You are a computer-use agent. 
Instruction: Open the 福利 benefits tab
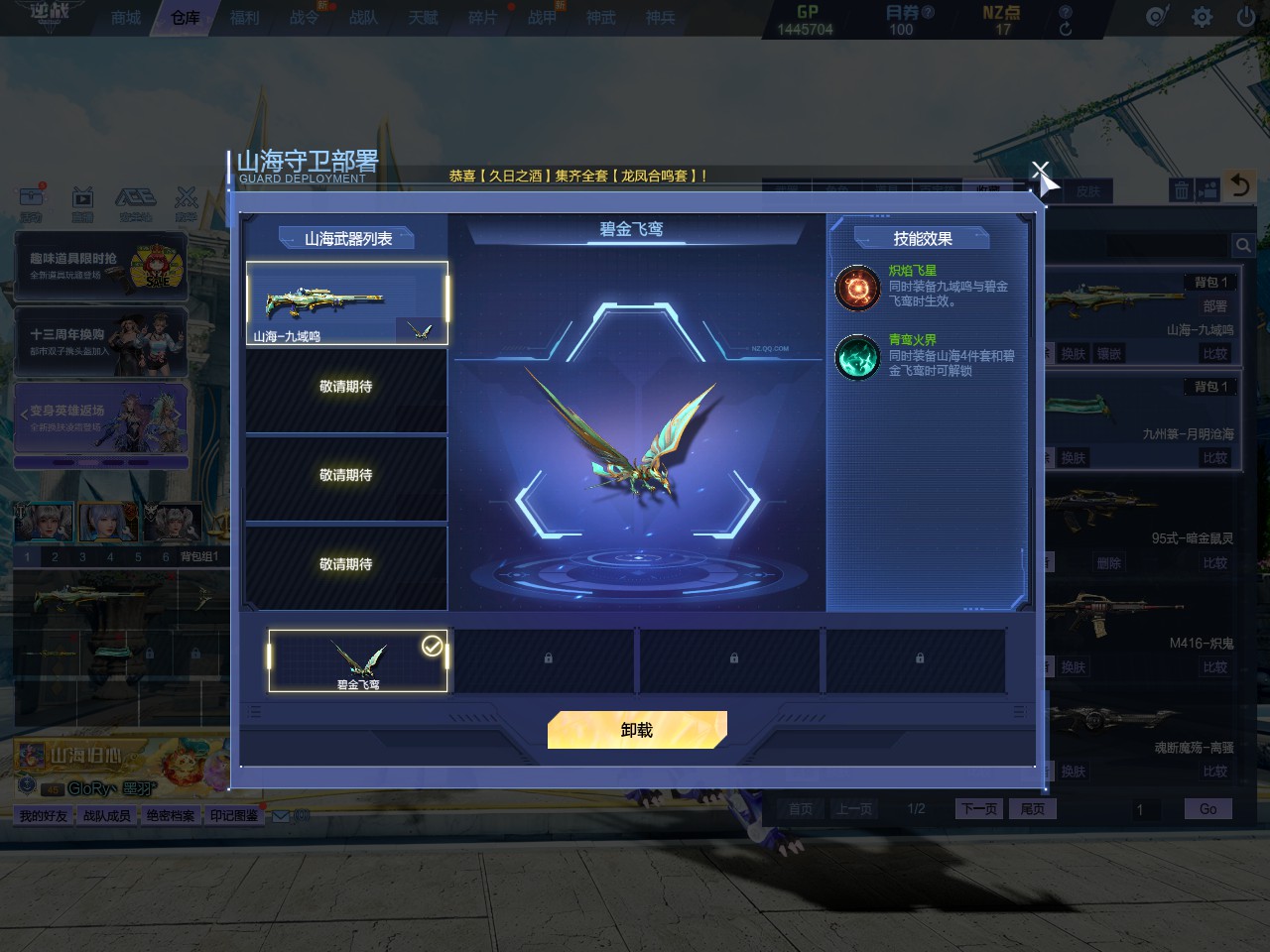point(245,18)
